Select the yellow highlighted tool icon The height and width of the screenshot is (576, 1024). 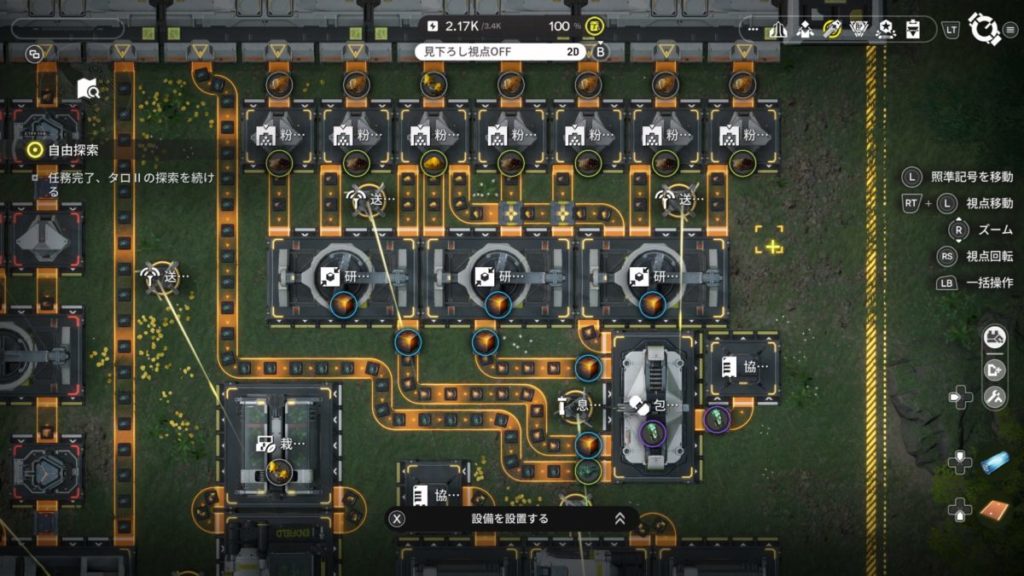(x=831, y=29)
